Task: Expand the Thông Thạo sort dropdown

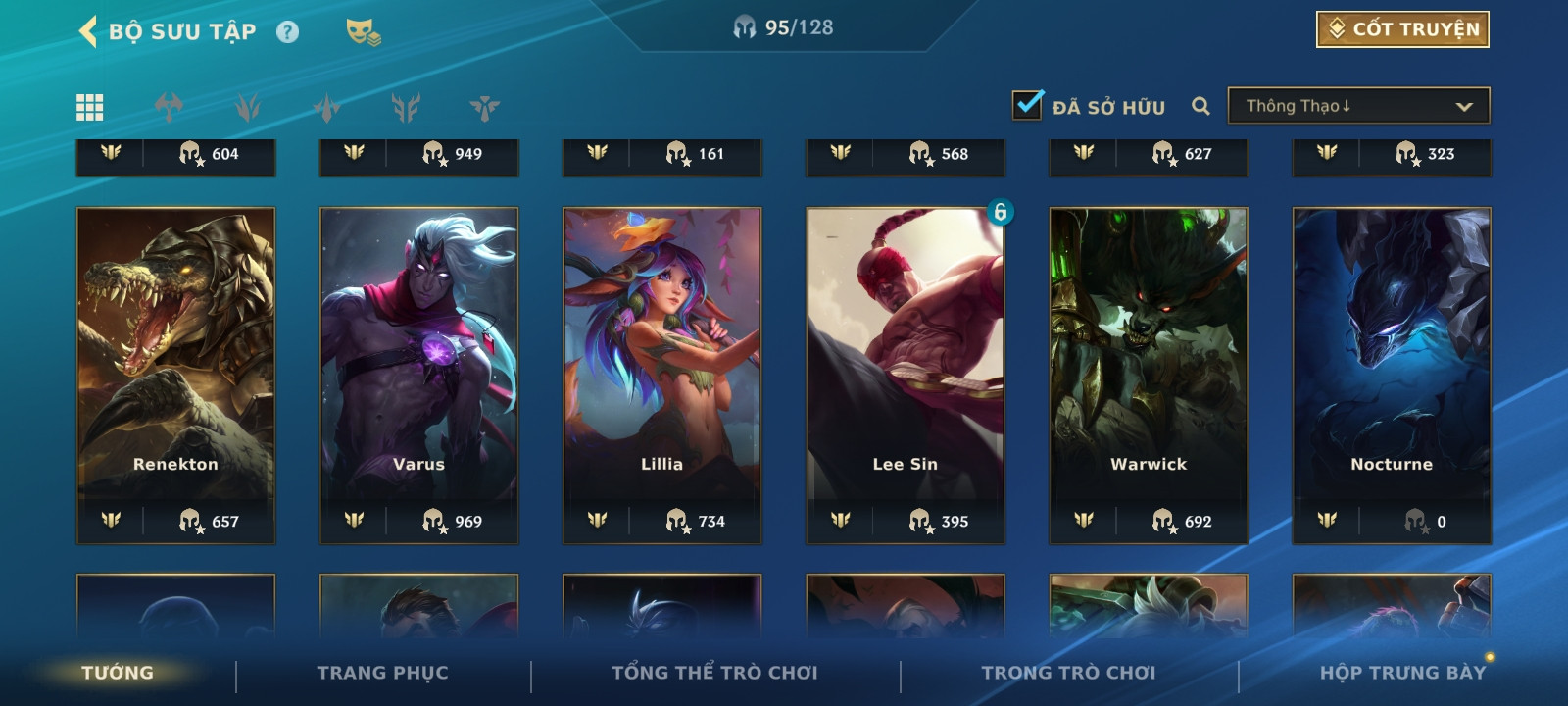Action: click(1358, 106)
